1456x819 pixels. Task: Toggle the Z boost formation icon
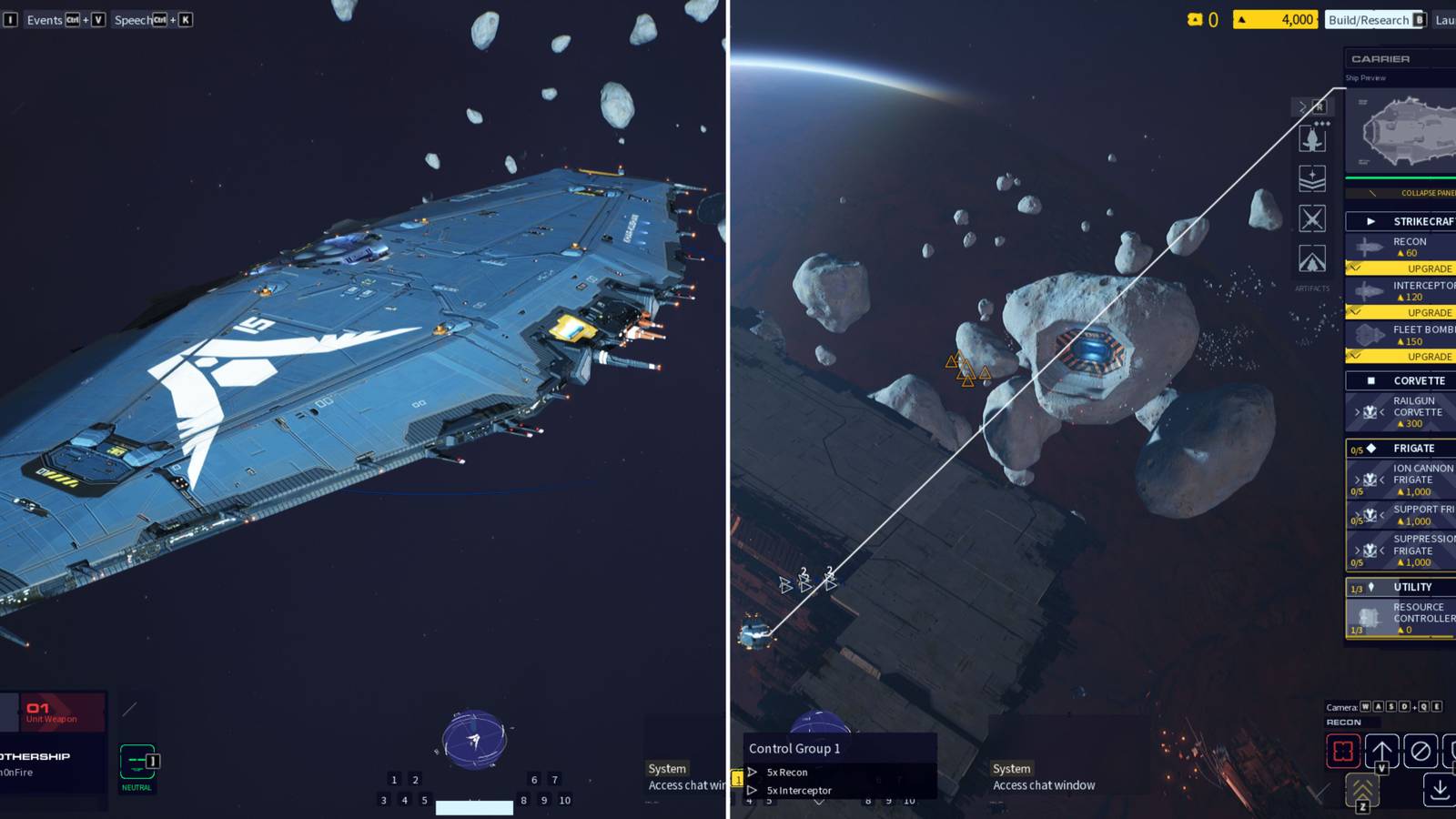1362,790
